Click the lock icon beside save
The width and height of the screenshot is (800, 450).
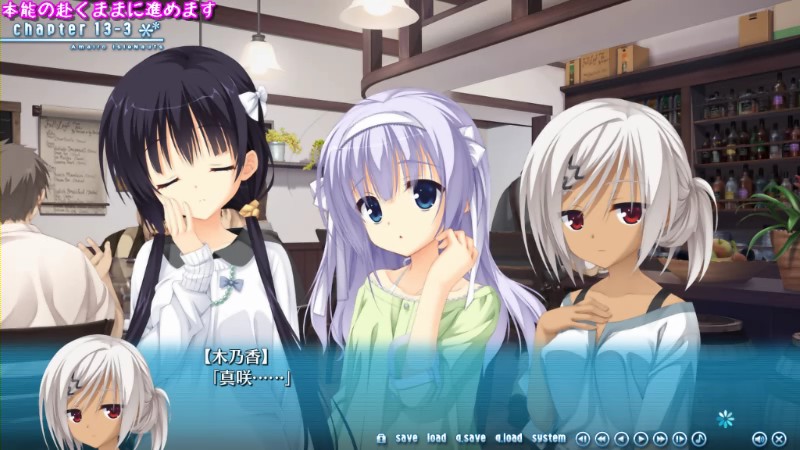point(381,438)
